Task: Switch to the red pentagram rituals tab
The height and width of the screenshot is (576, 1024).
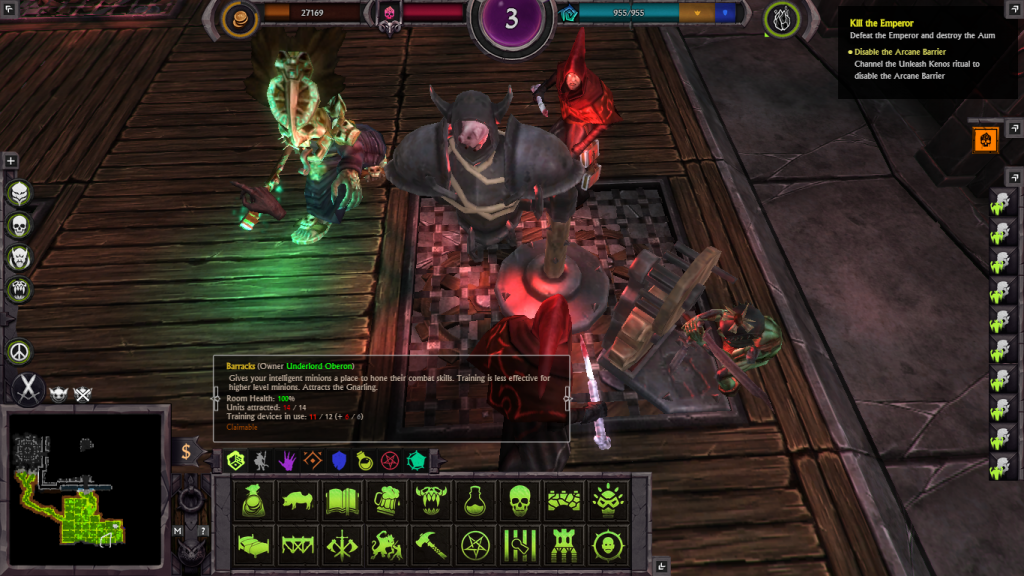Action: coord(390,460)
